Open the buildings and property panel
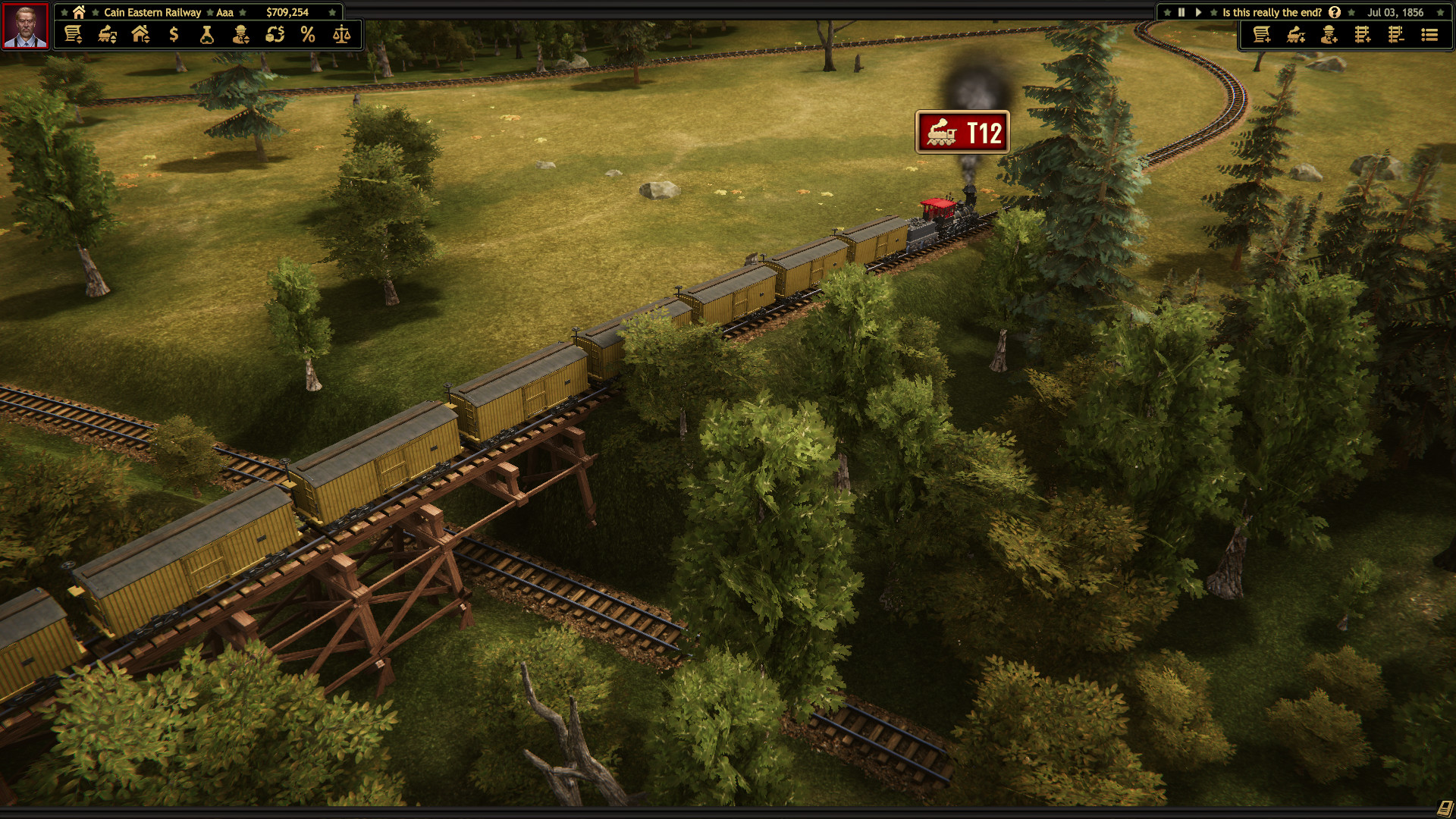Screen dimensions: 1456x819 (x=139, y=34)
